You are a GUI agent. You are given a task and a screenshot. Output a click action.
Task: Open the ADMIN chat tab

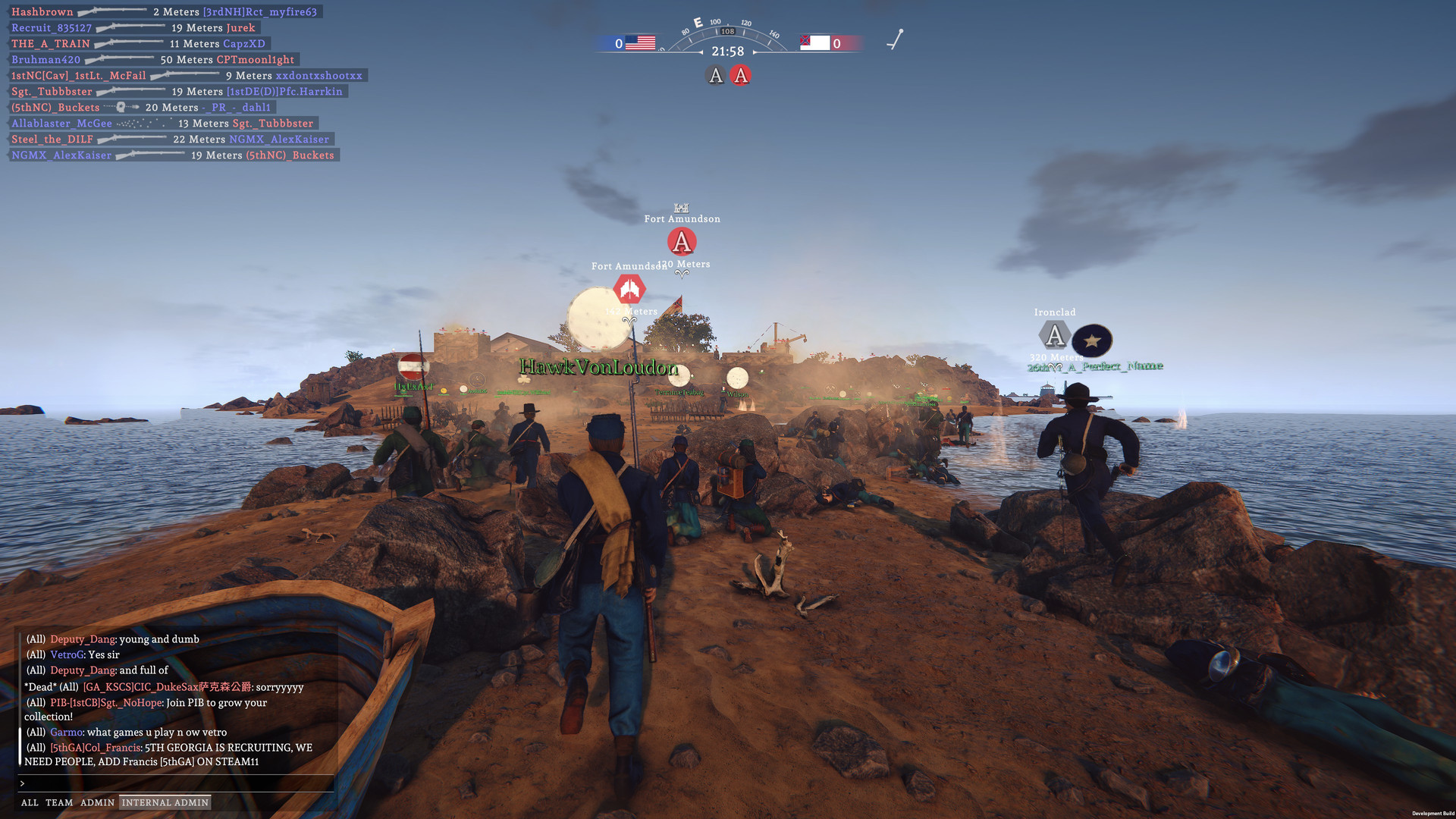[98, 802]
